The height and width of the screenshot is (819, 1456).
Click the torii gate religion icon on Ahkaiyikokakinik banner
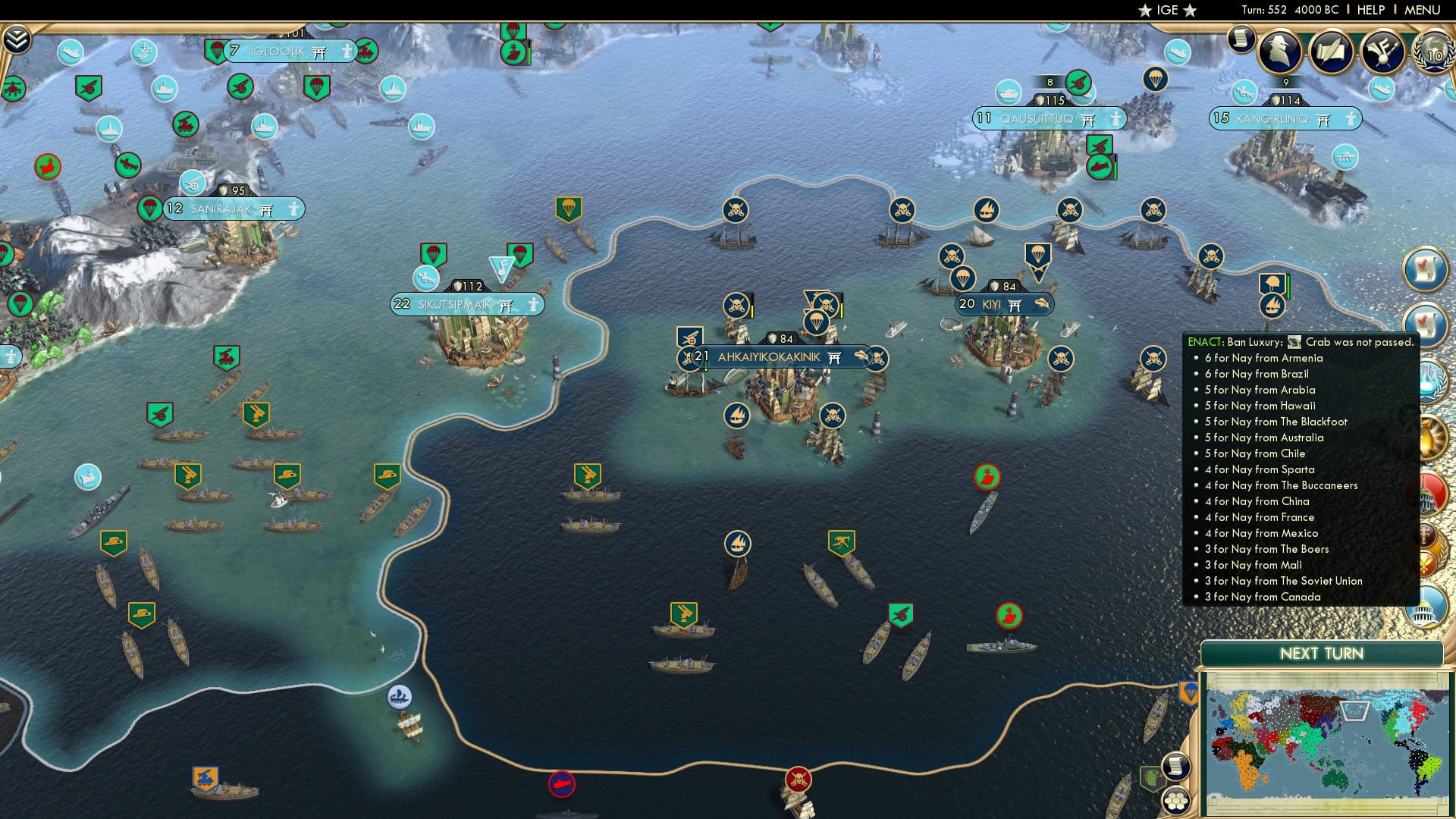pyautogui.click(x=834, y=356)
